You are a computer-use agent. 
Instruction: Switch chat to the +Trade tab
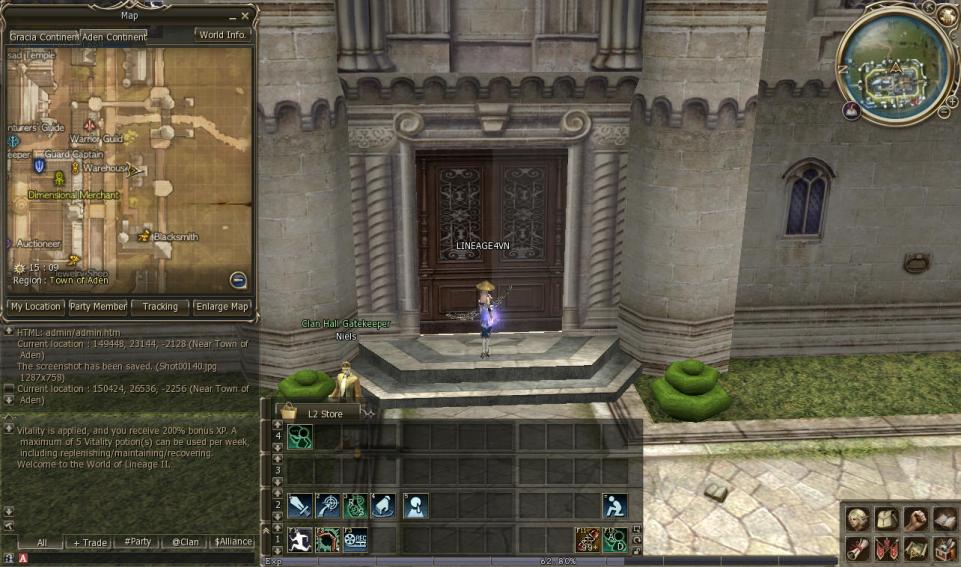(x=89, y=542)
